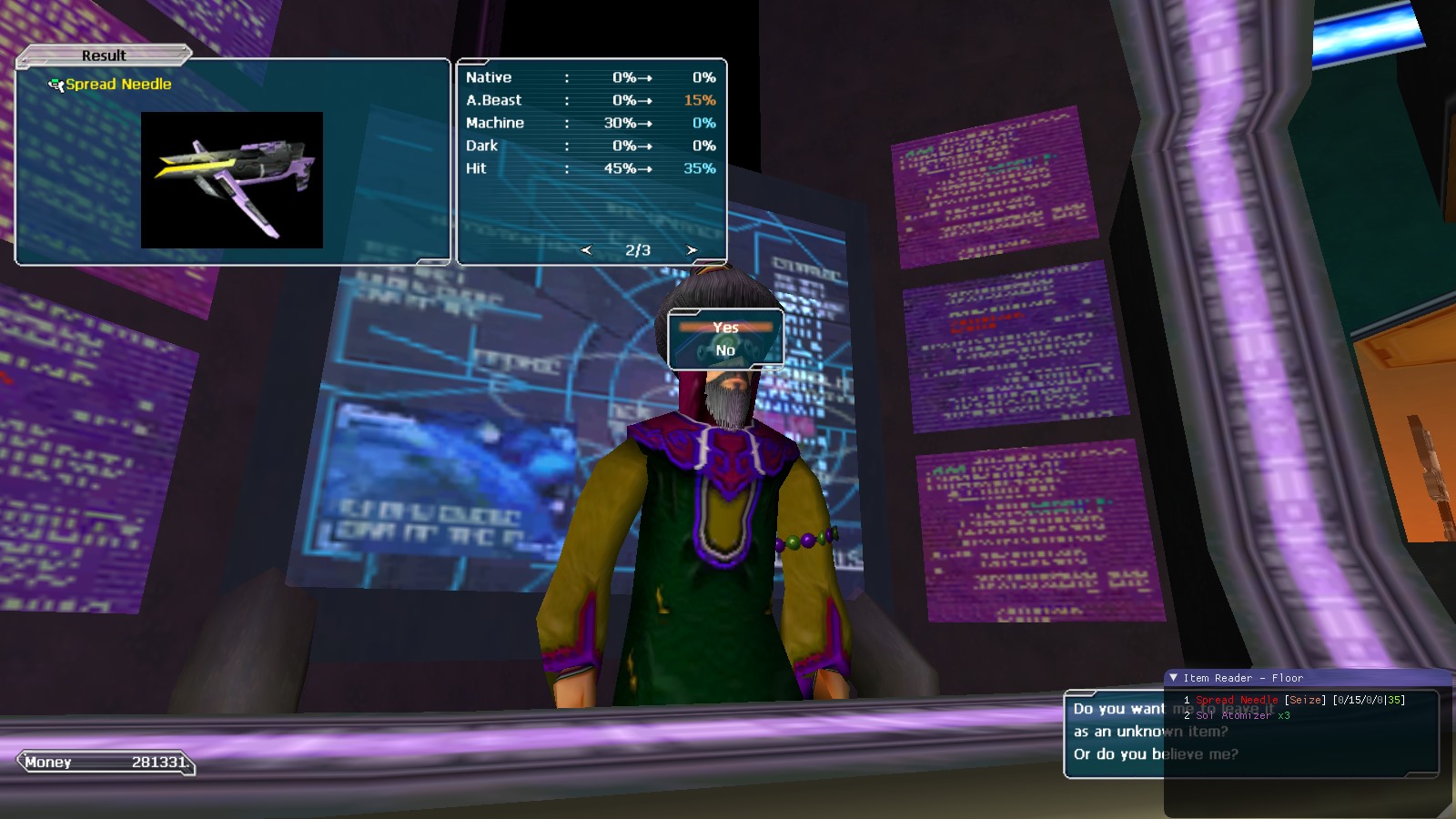
Task: Select No in the confirmation prompt
Action: coord(725,350)
